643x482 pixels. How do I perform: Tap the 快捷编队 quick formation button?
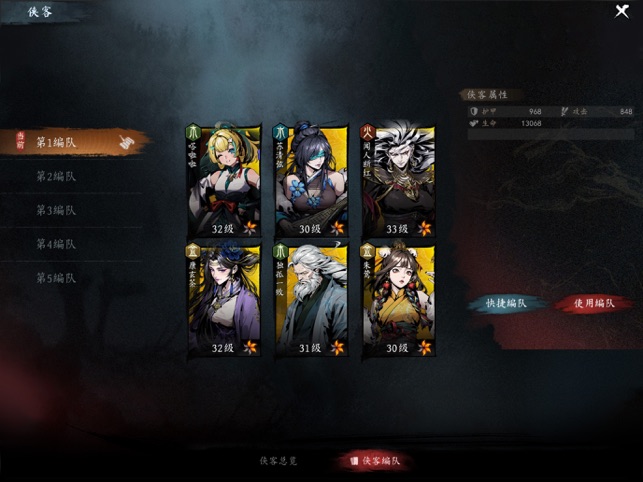pyautogui.click(x=507, y=303)
